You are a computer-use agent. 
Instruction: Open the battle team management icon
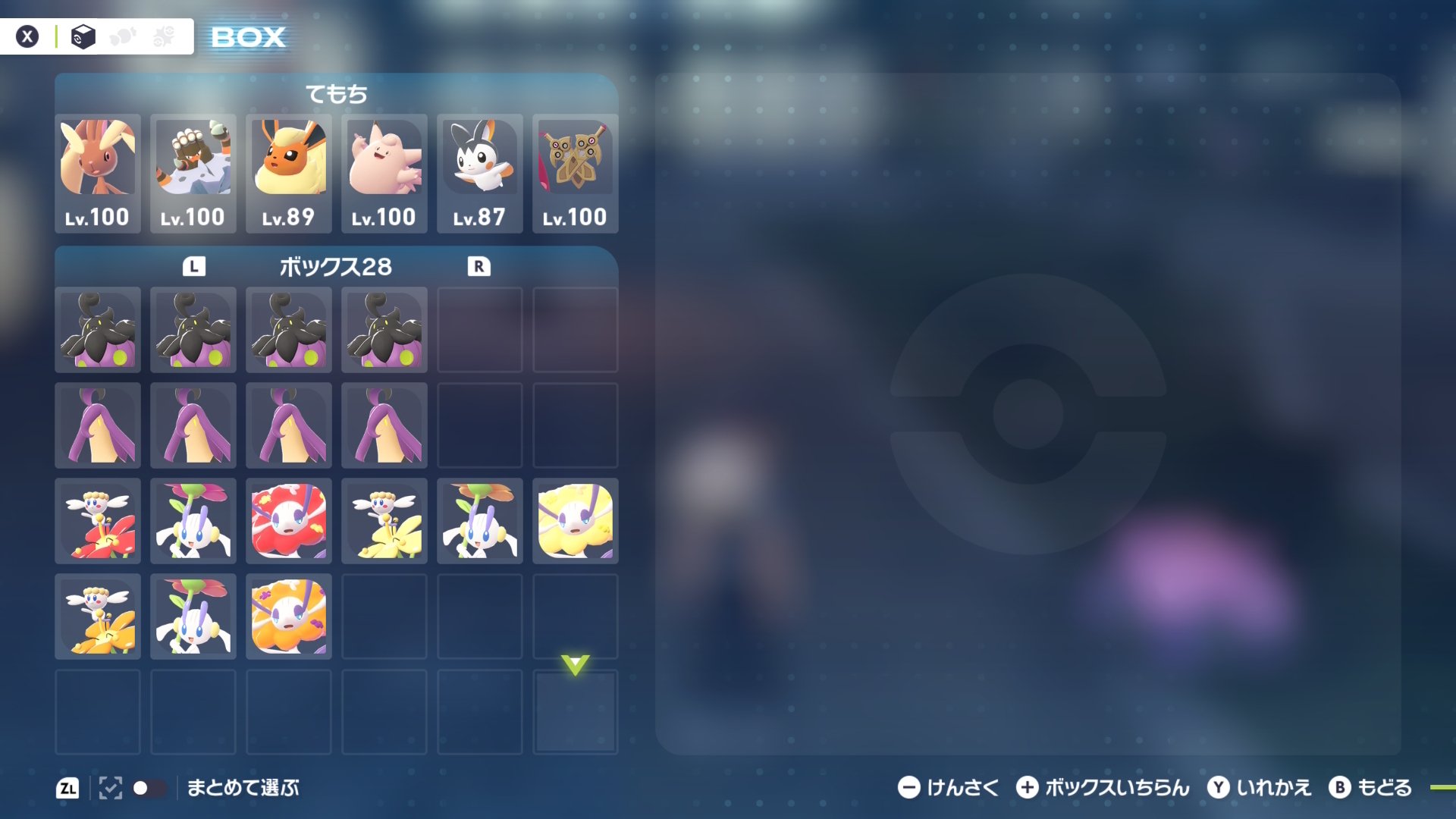coord(123,36)
